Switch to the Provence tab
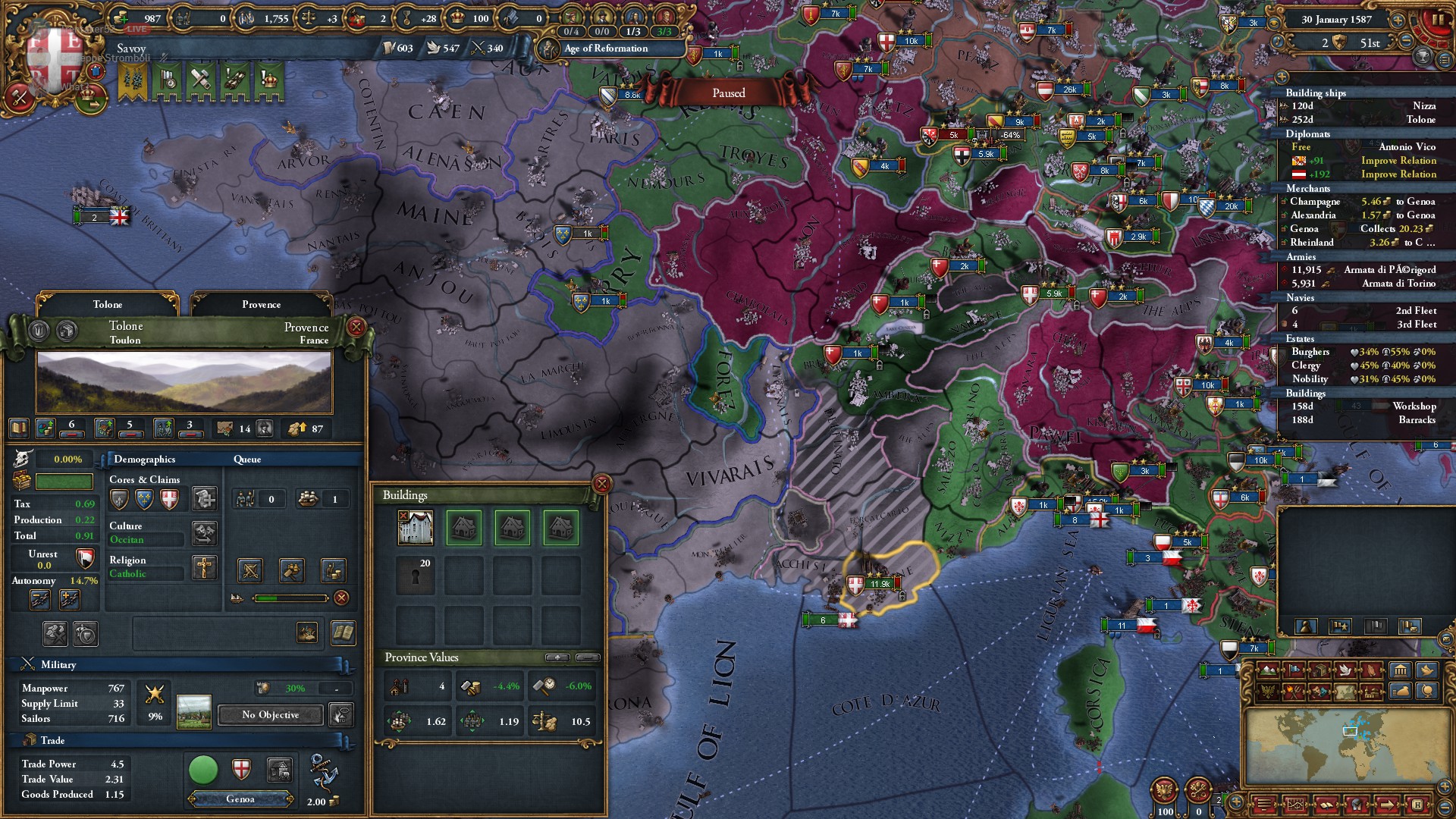 [261, 304]
